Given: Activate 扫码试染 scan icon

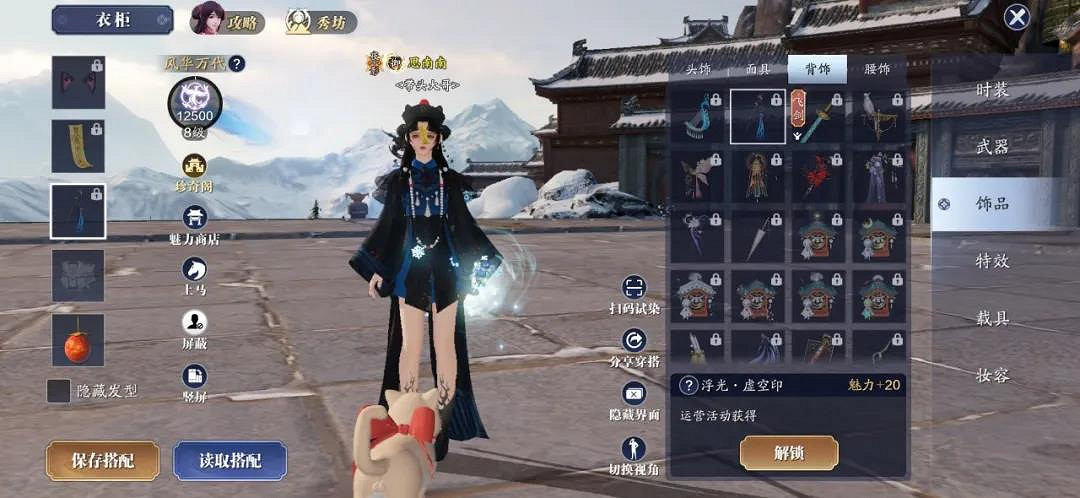Looking at the screenshot, I should [x=634, y=294].
